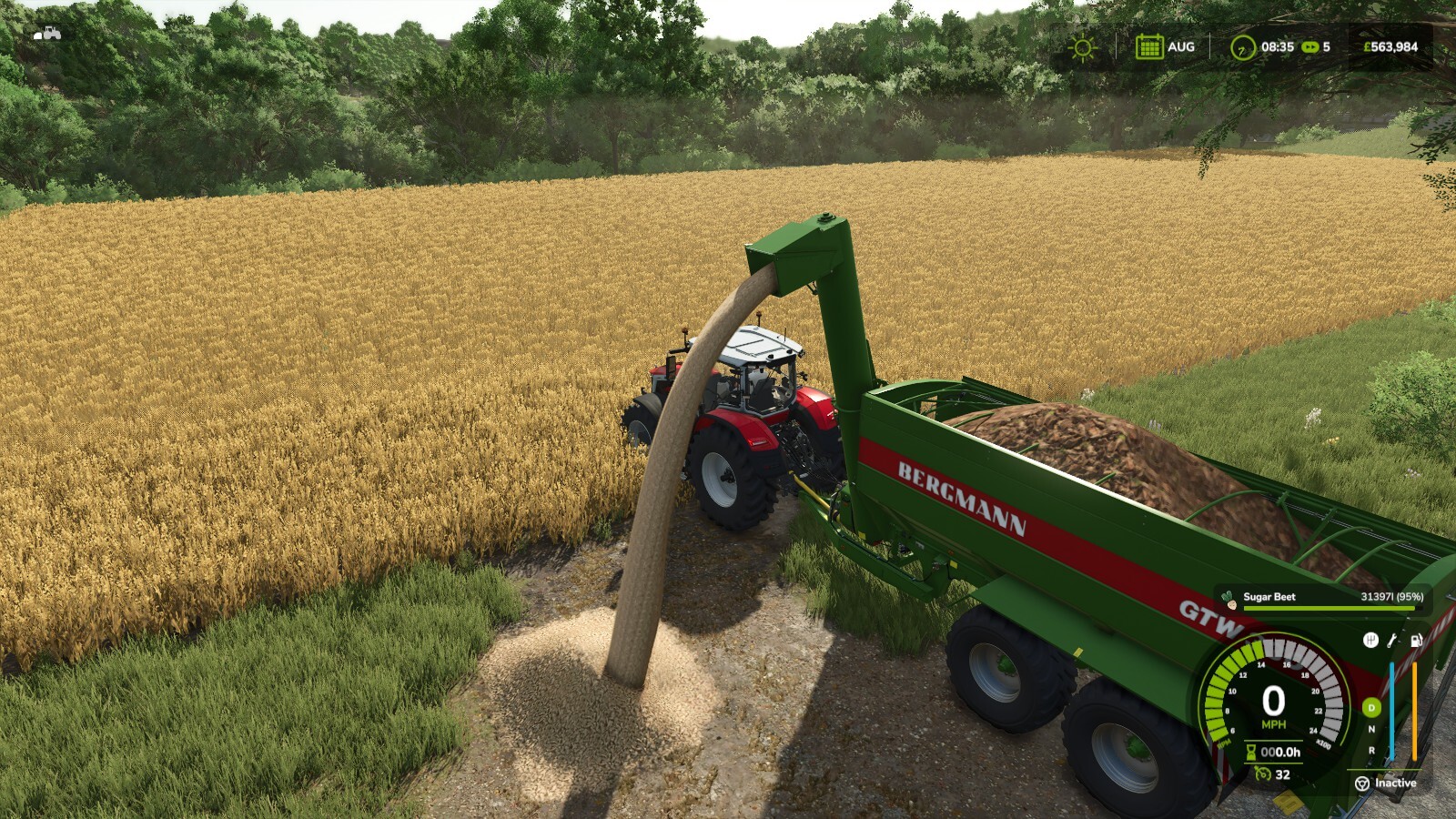Click the sun weather icon

tap(1082, 47)
